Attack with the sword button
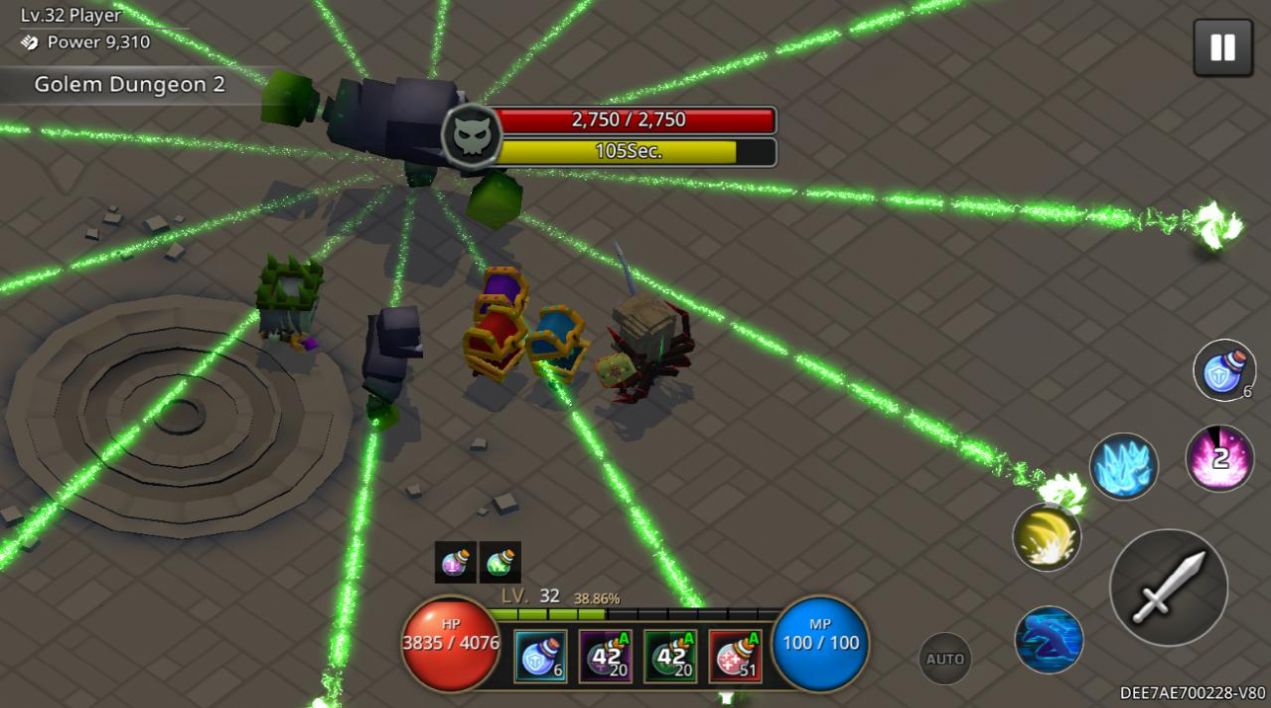 pyautogui.click(x=1168, y=587)
